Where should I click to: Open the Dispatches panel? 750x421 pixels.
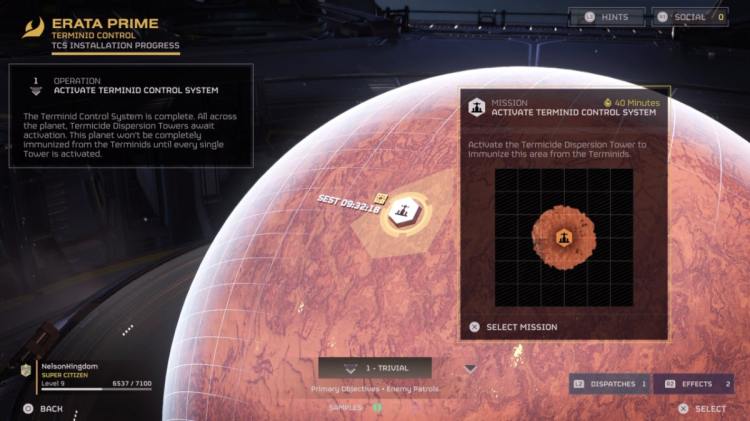[609, 384]
